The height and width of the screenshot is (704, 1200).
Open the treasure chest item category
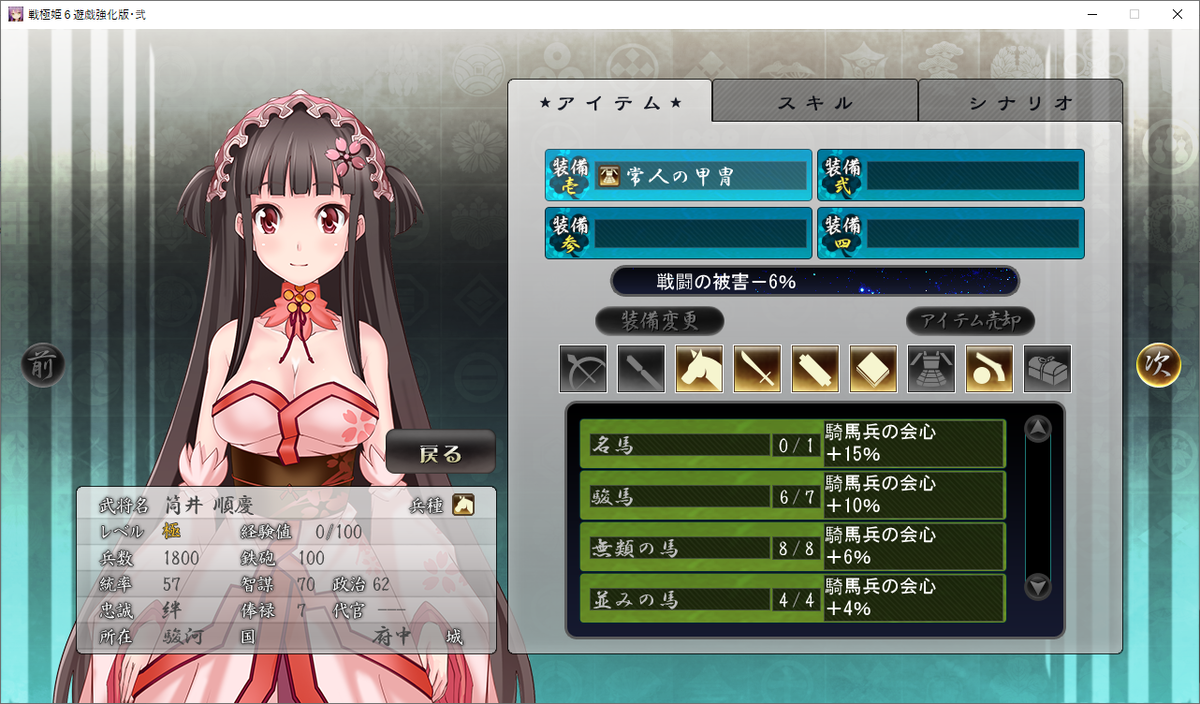pyautogui.click(x=1047, y=369)
